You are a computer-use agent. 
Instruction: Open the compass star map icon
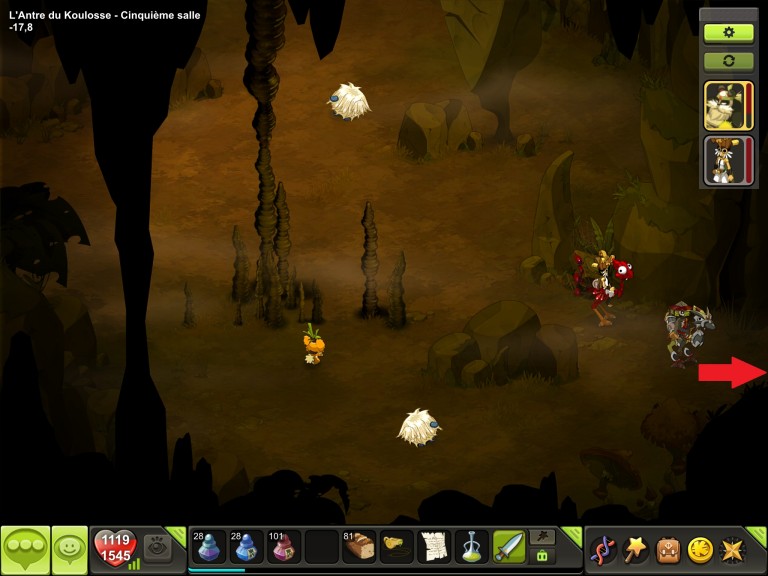(x=733, y=549)
